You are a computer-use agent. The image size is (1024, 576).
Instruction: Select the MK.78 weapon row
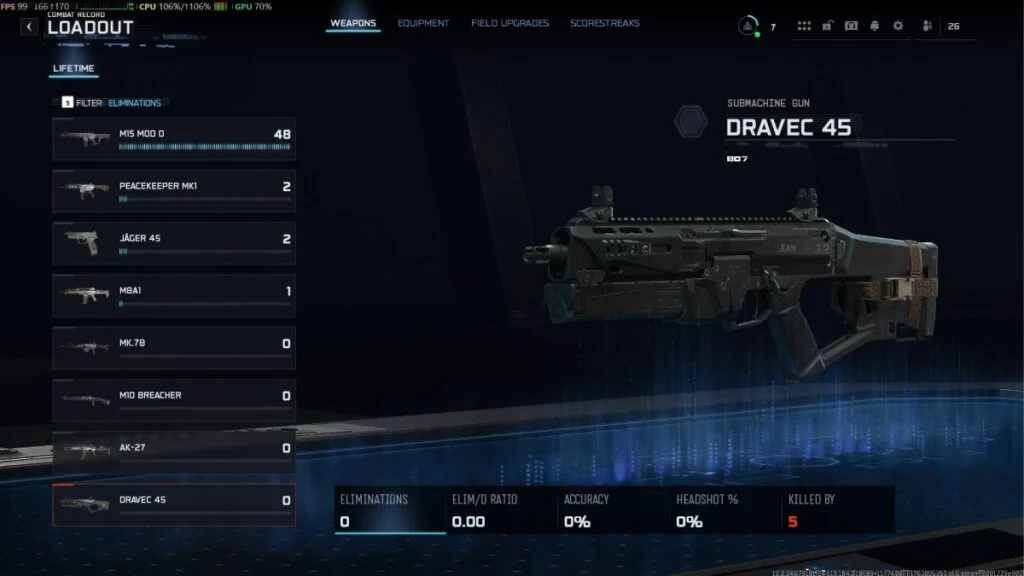click(x=174, y=348)
